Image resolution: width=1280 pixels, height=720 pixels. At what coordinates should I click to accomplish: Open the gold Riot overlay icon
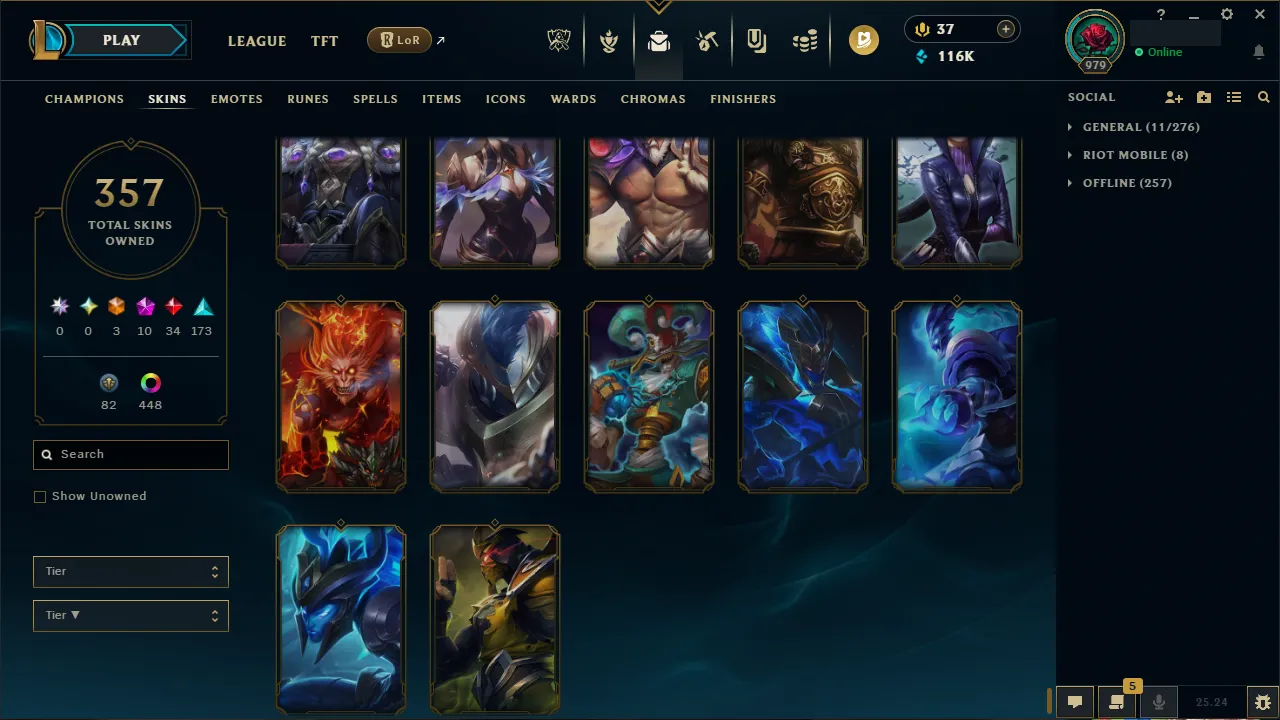(x=863, y=41)
